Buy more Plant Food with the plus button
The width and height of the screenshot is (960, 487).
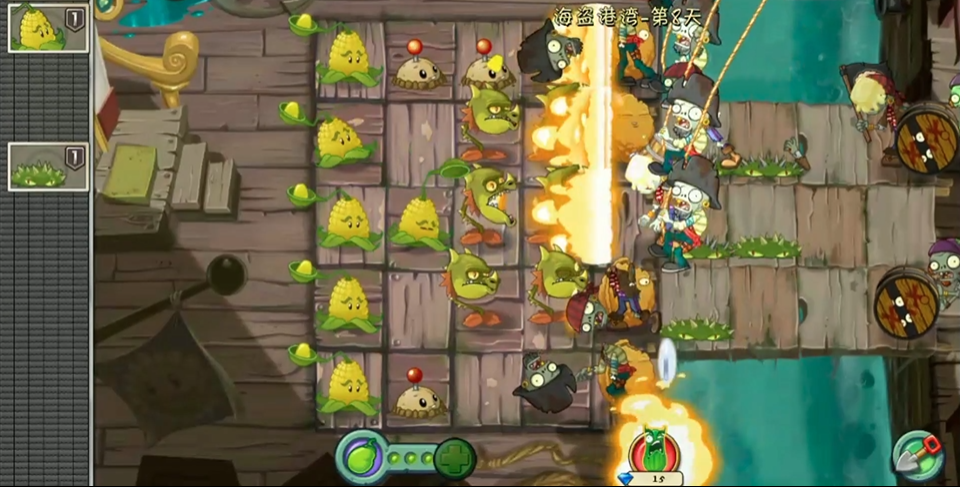pos(455,459)
